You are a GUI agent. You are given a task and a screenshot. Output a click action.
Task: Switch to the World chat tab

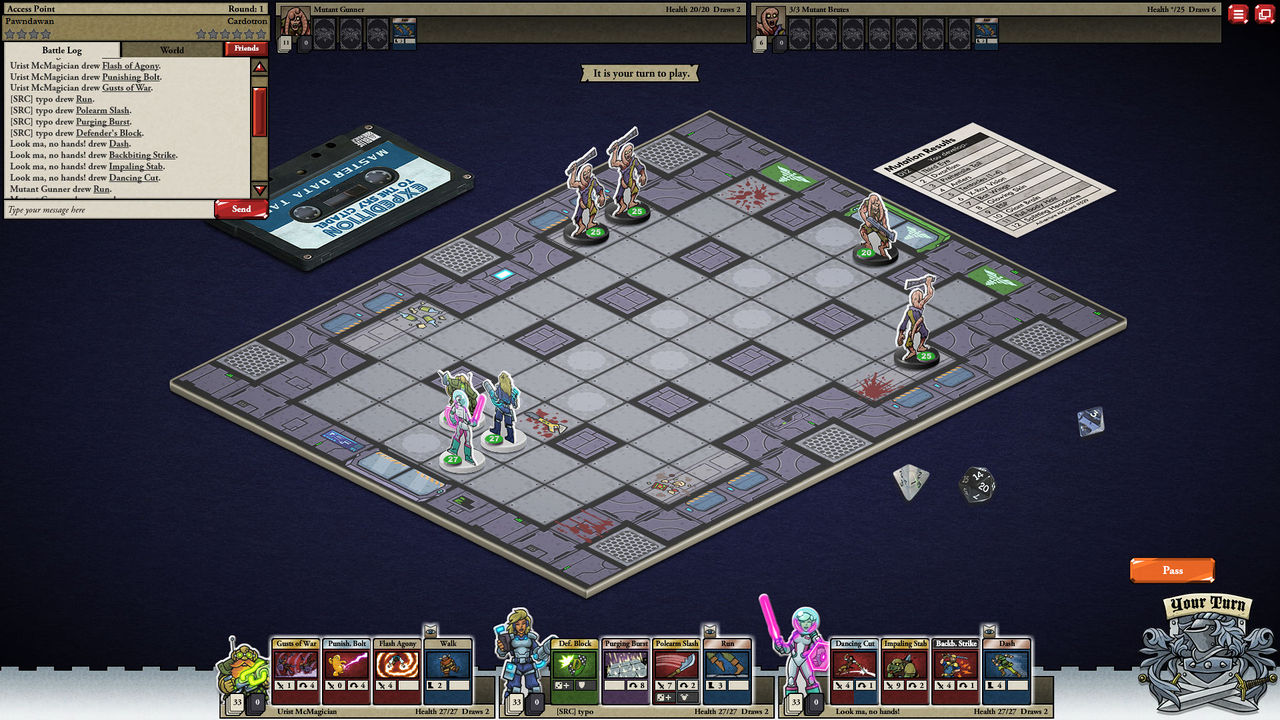point(172,49)
